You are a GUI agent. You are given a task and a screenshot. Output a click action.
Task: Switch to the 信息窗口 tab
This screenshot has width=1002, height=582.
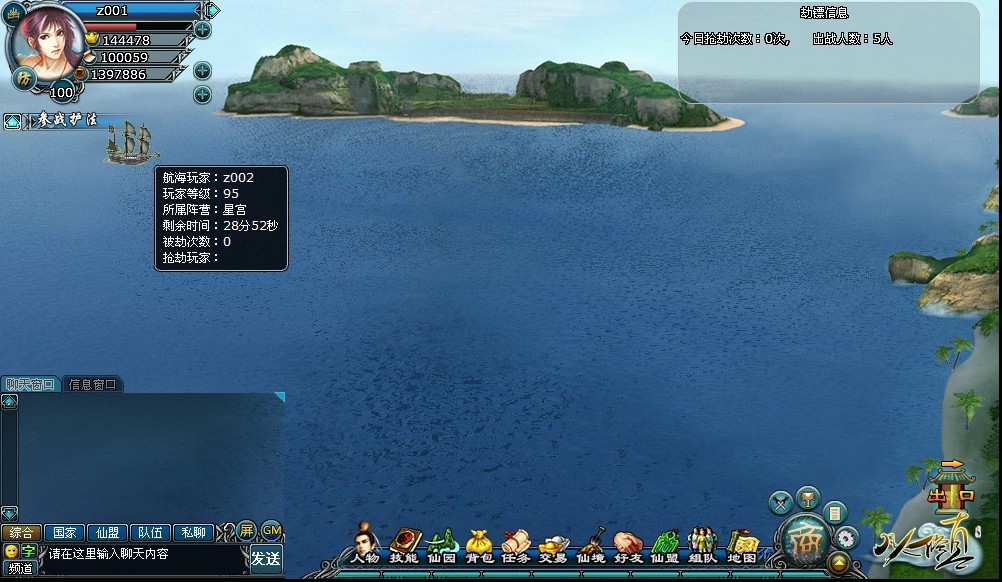[x=92, y=384]
